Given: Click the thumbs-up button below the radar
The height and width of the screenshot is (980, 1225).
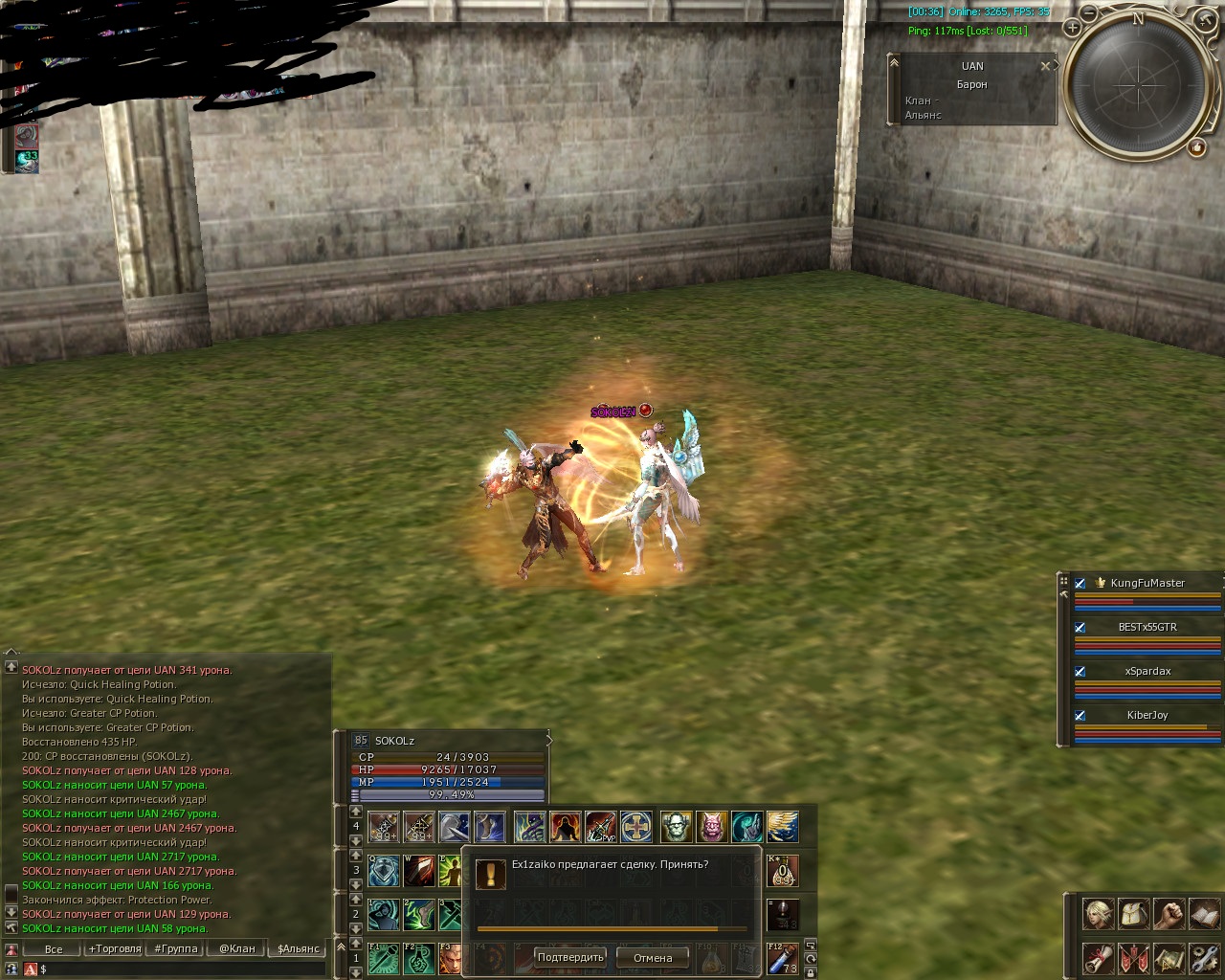Looking at the screenshot, I should tap(1196, 147).
